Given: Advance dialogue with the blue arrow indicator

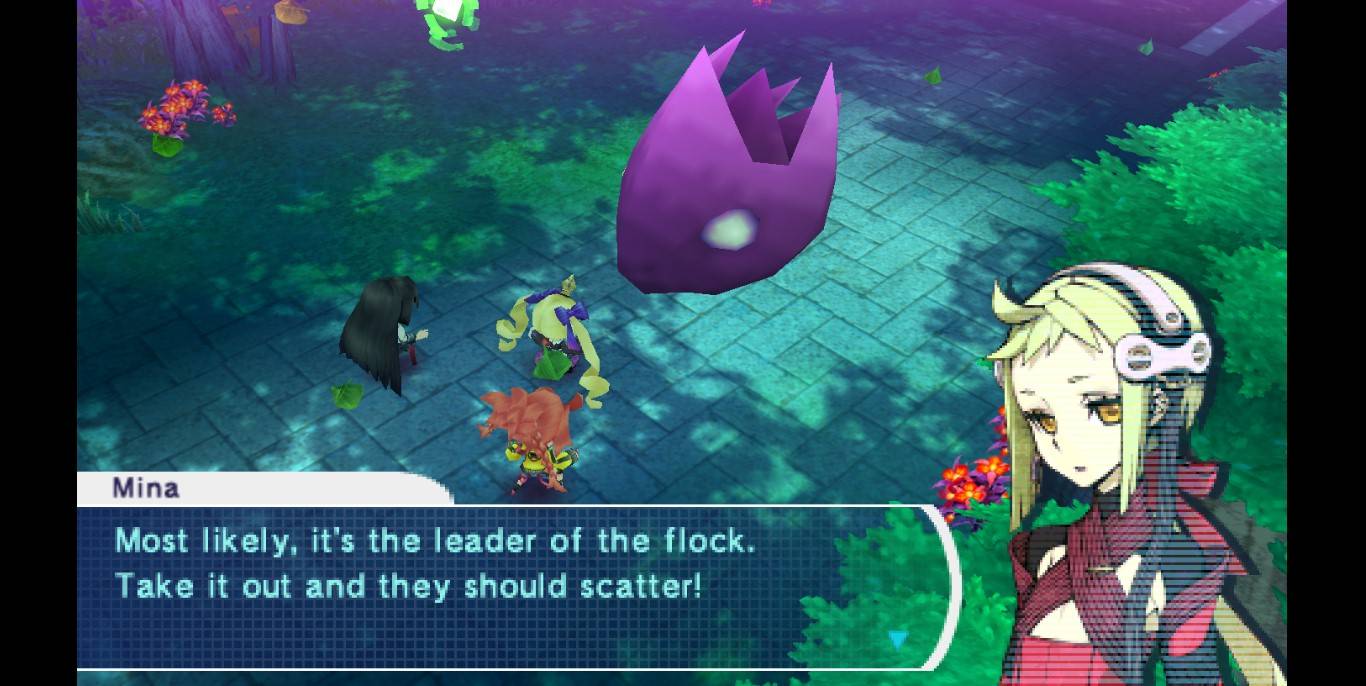Looking at the screenshot, I should (x=898, y=638).
